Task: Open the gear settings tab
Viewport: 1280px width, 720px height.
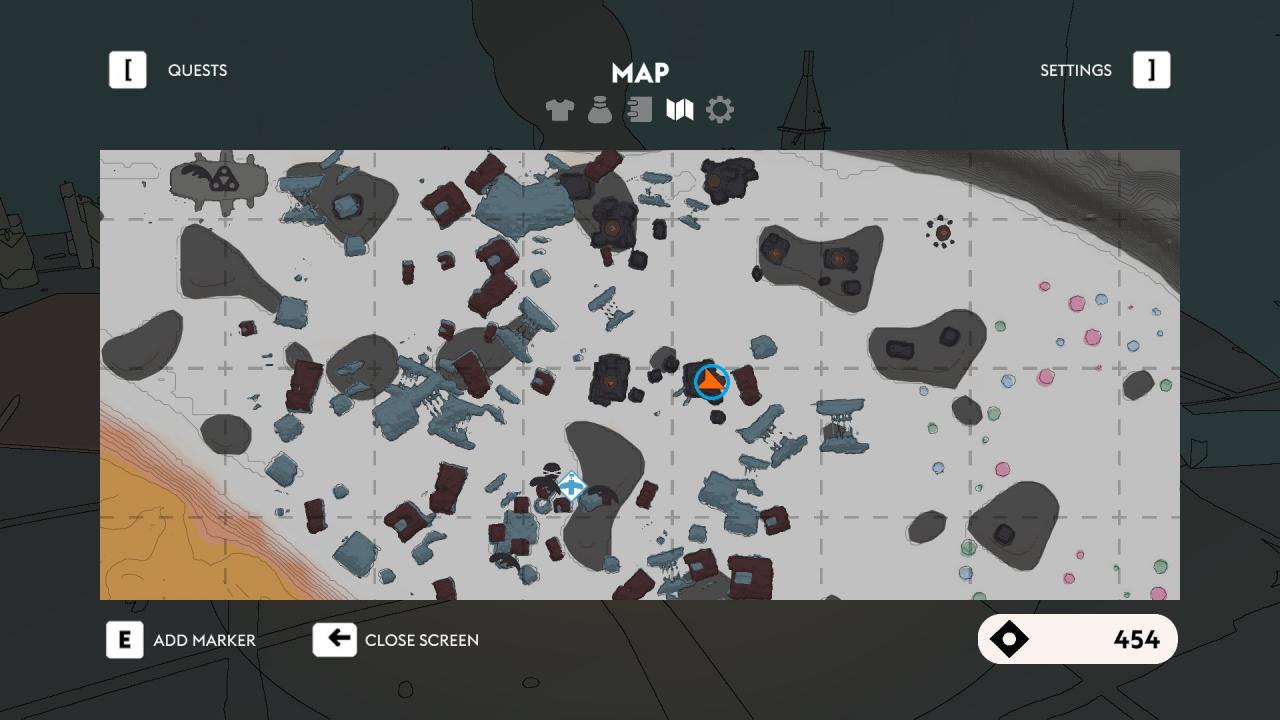Action: 720,110
